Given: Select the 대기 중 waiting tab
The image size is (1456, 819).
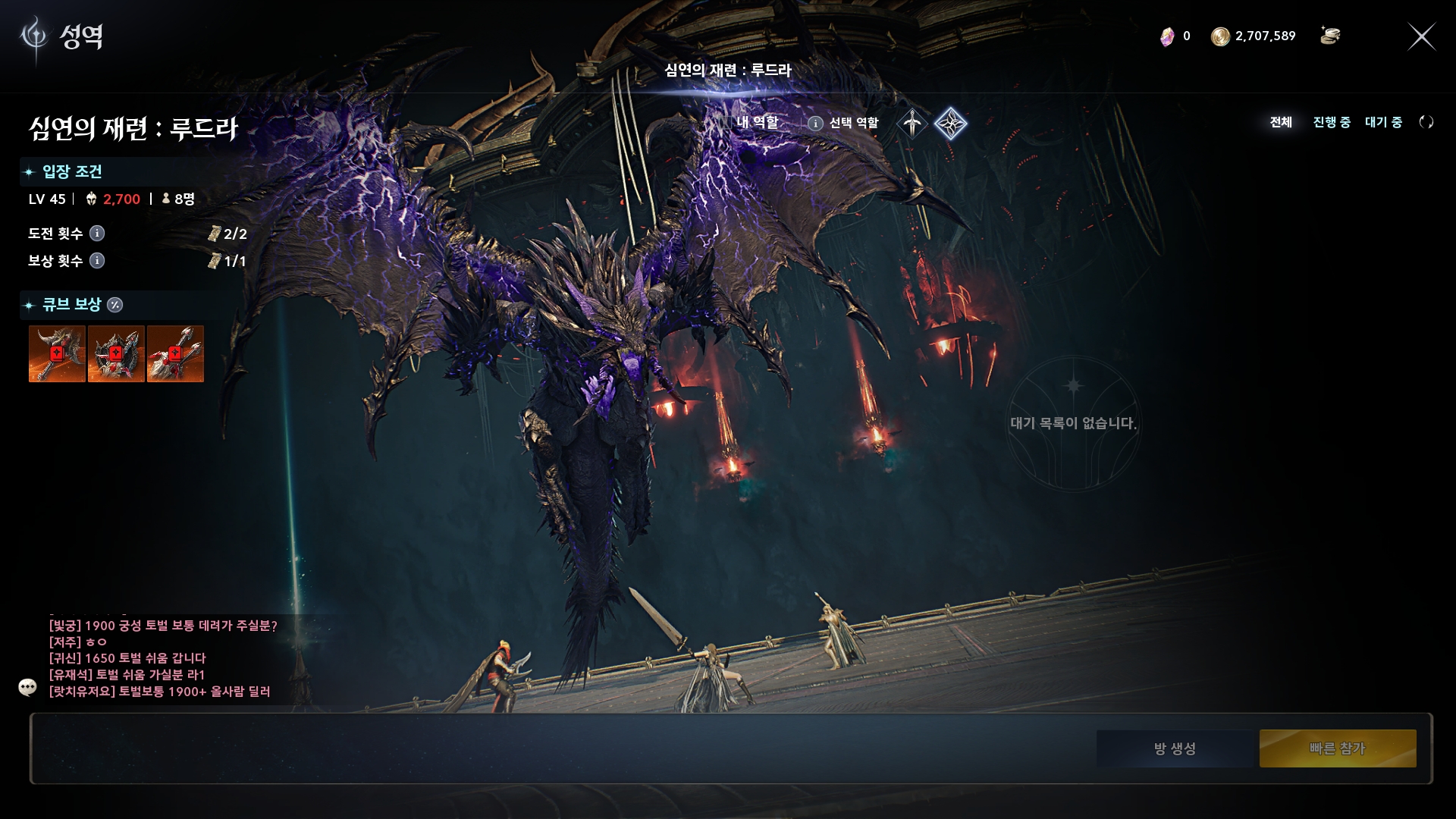Looking at the screenshot, I should pyautogui.click(x=1383, y=122).
